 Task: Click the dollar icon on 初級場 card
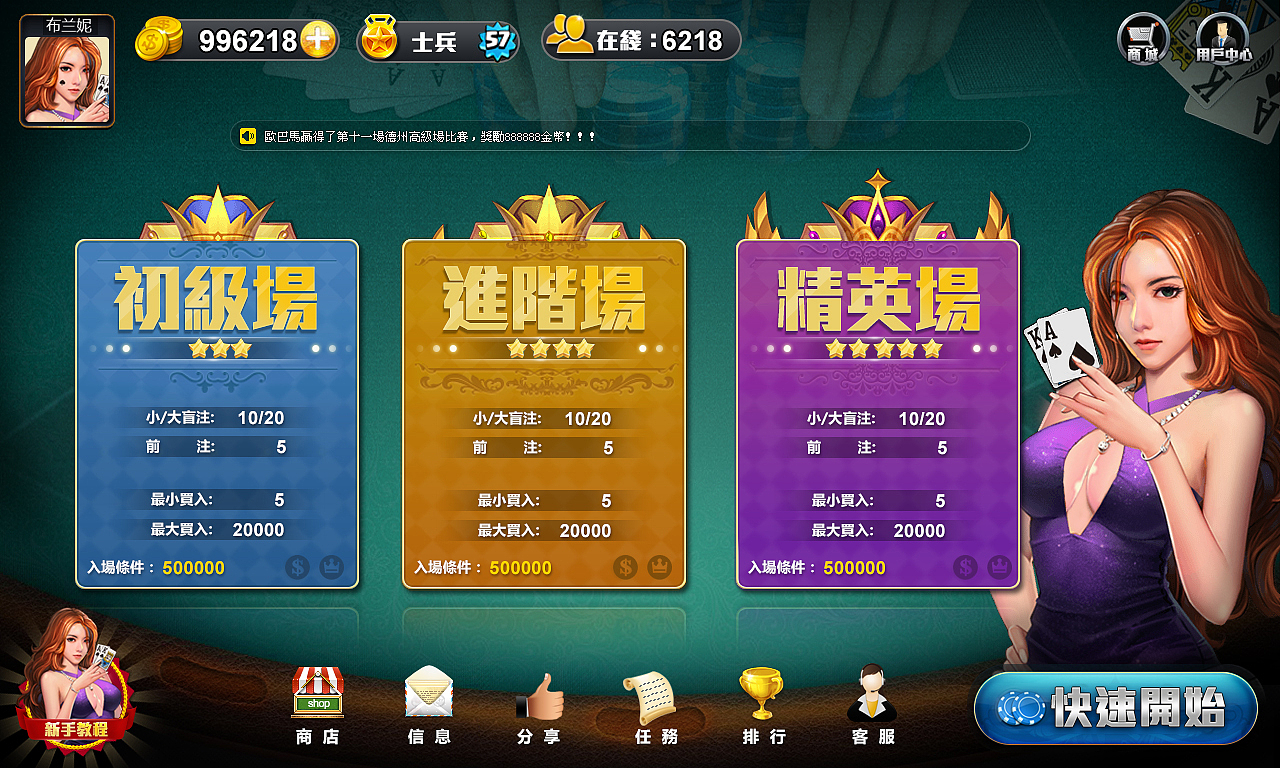[x=297, y=566]
